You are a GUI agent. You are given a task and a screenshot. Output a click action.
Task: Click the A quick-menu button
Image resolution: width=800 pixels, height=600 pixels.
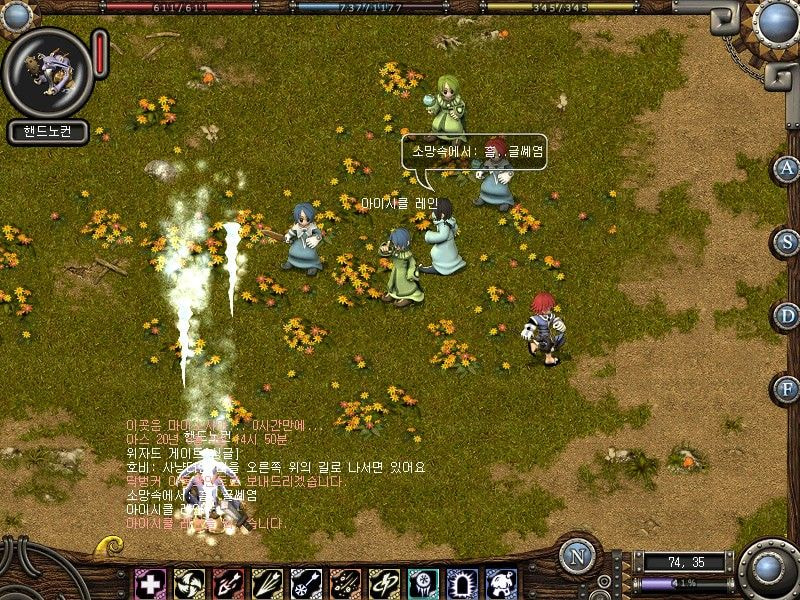point(787,168)
